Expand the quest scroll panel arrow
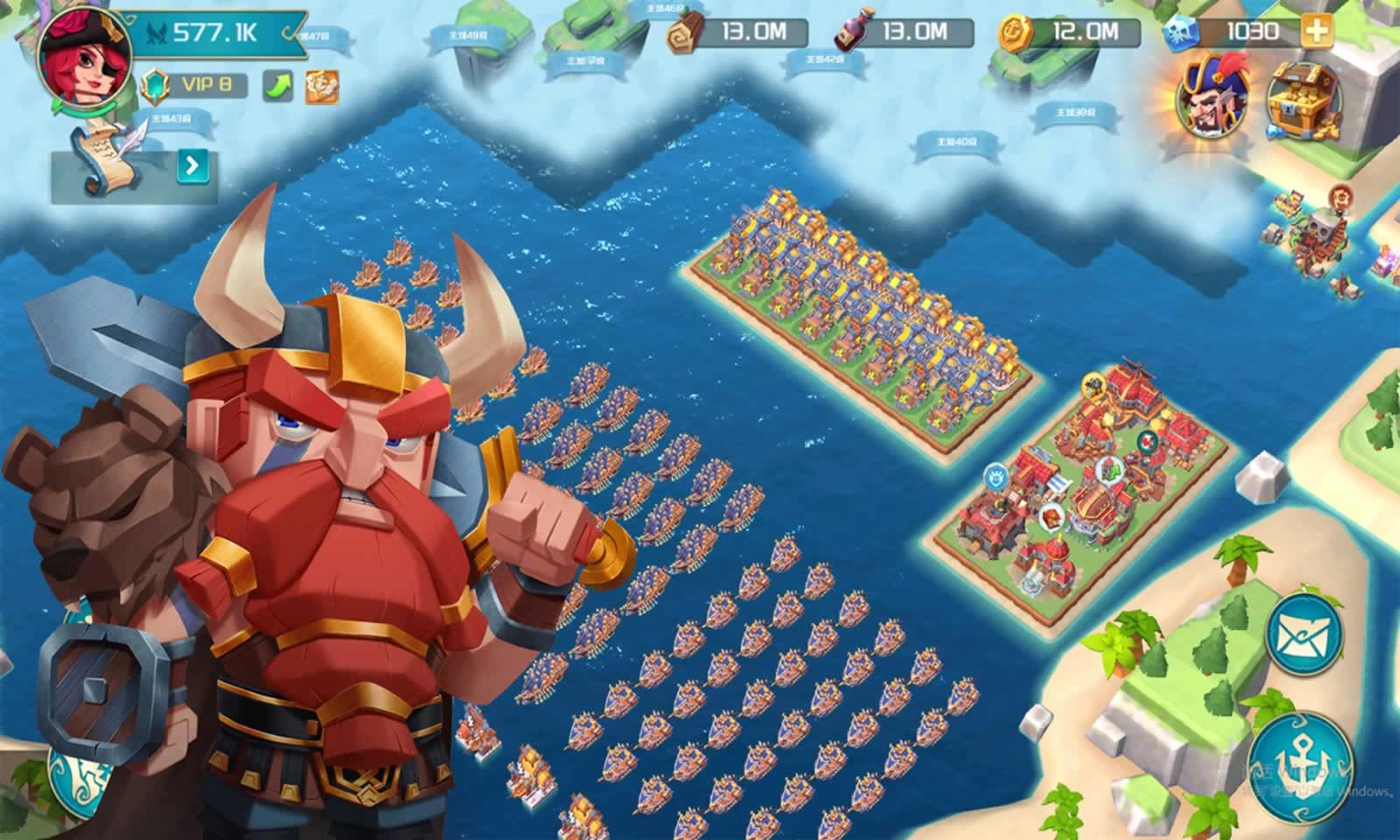1400x840 pixels. [192, 165]
